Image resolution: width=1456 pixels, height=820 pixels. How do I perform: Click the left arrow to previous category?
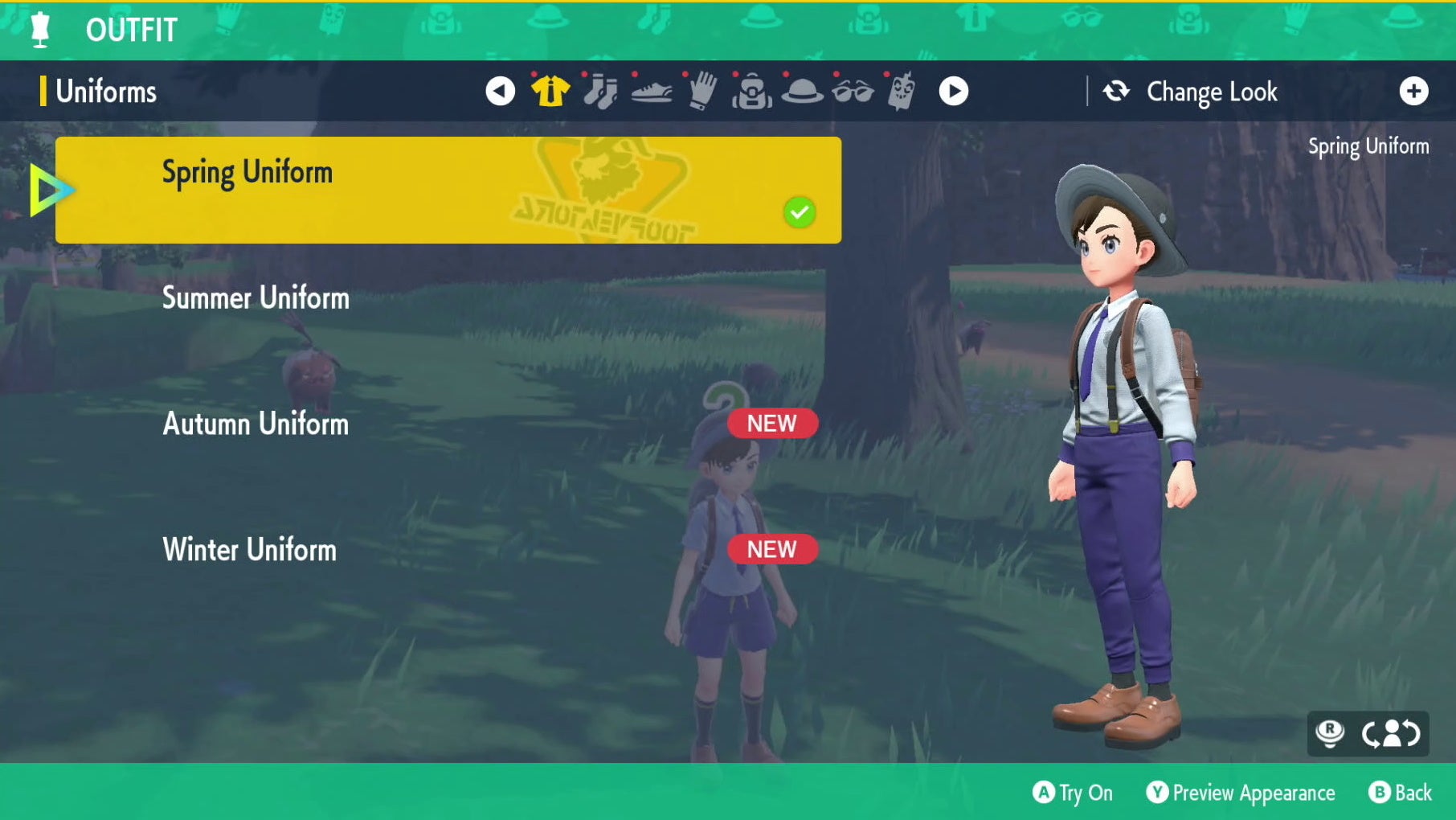tap(500, 91)
